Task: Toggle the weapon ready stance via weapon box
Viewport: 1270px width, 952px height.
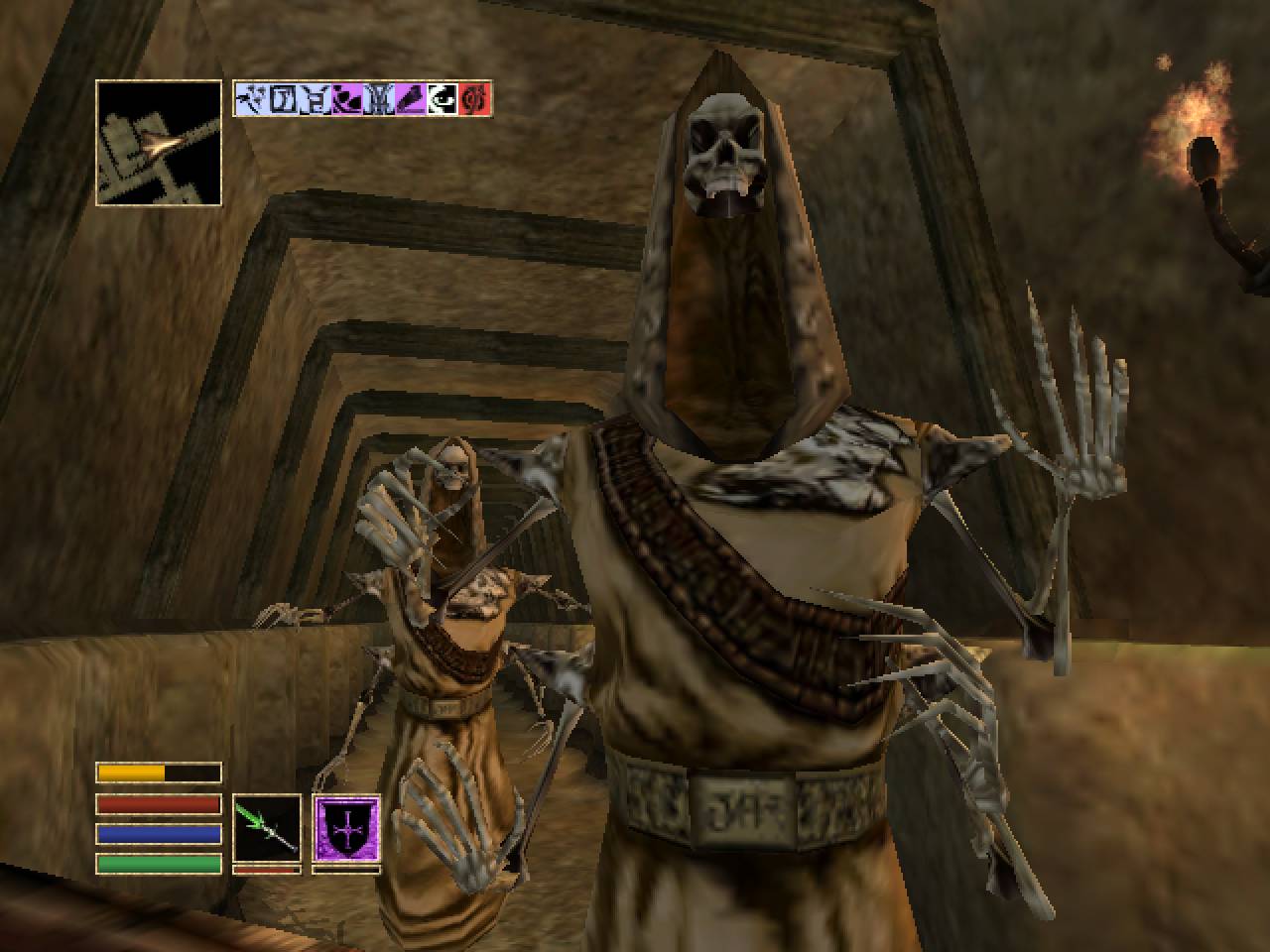Action: click(266, 826)
